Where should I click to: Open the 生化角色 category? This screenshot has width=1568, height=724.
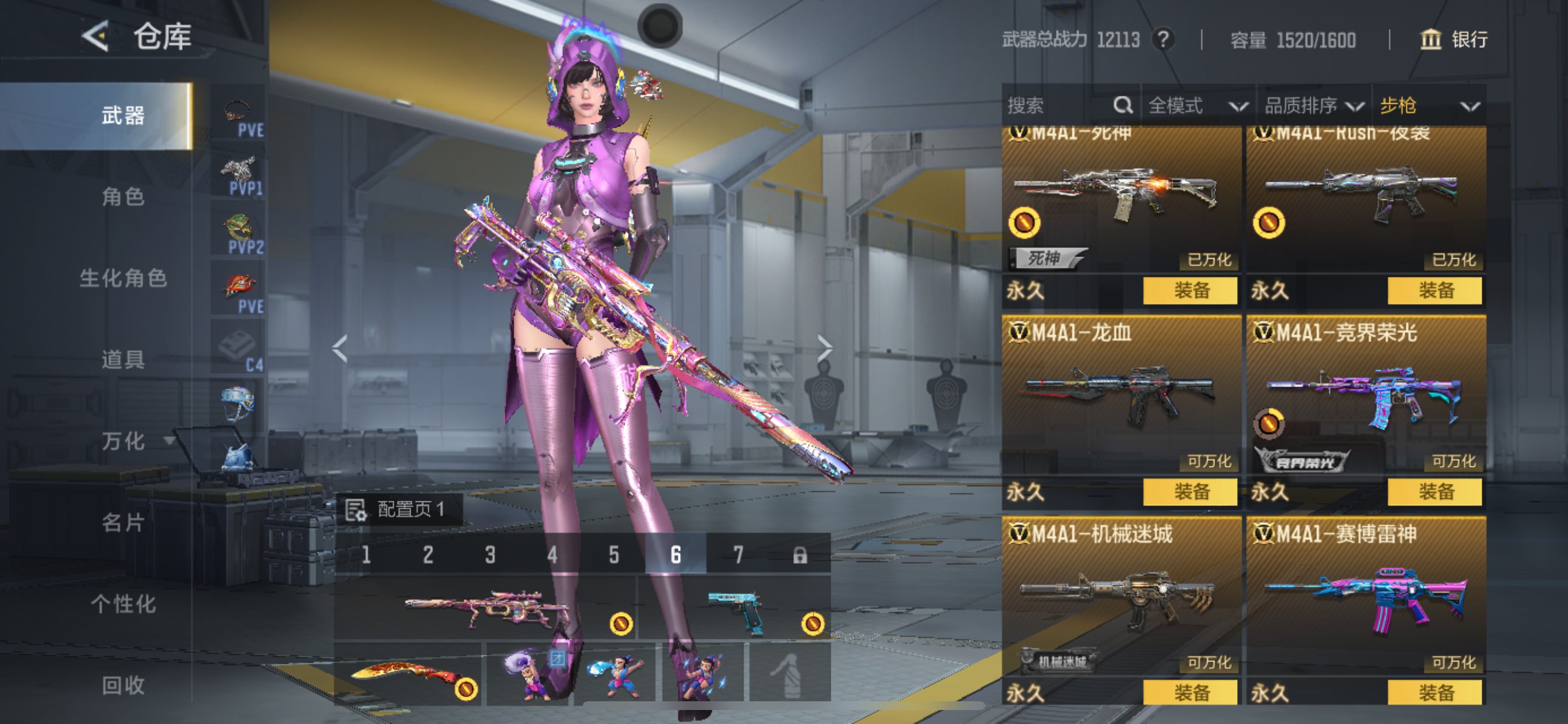(123, 278)
